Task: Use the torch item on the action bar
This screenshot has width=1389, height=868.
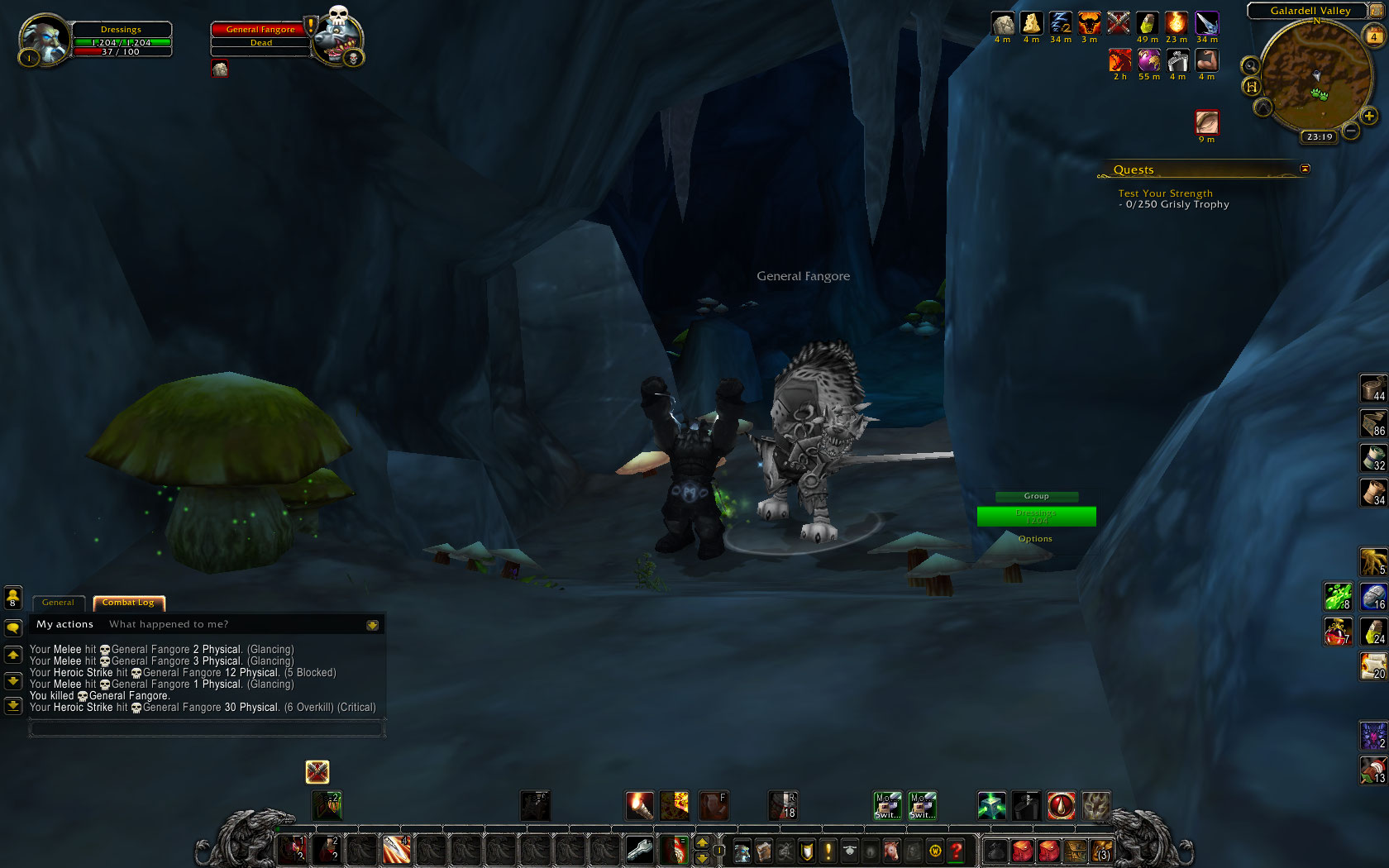Action: [x=639, y=805]
